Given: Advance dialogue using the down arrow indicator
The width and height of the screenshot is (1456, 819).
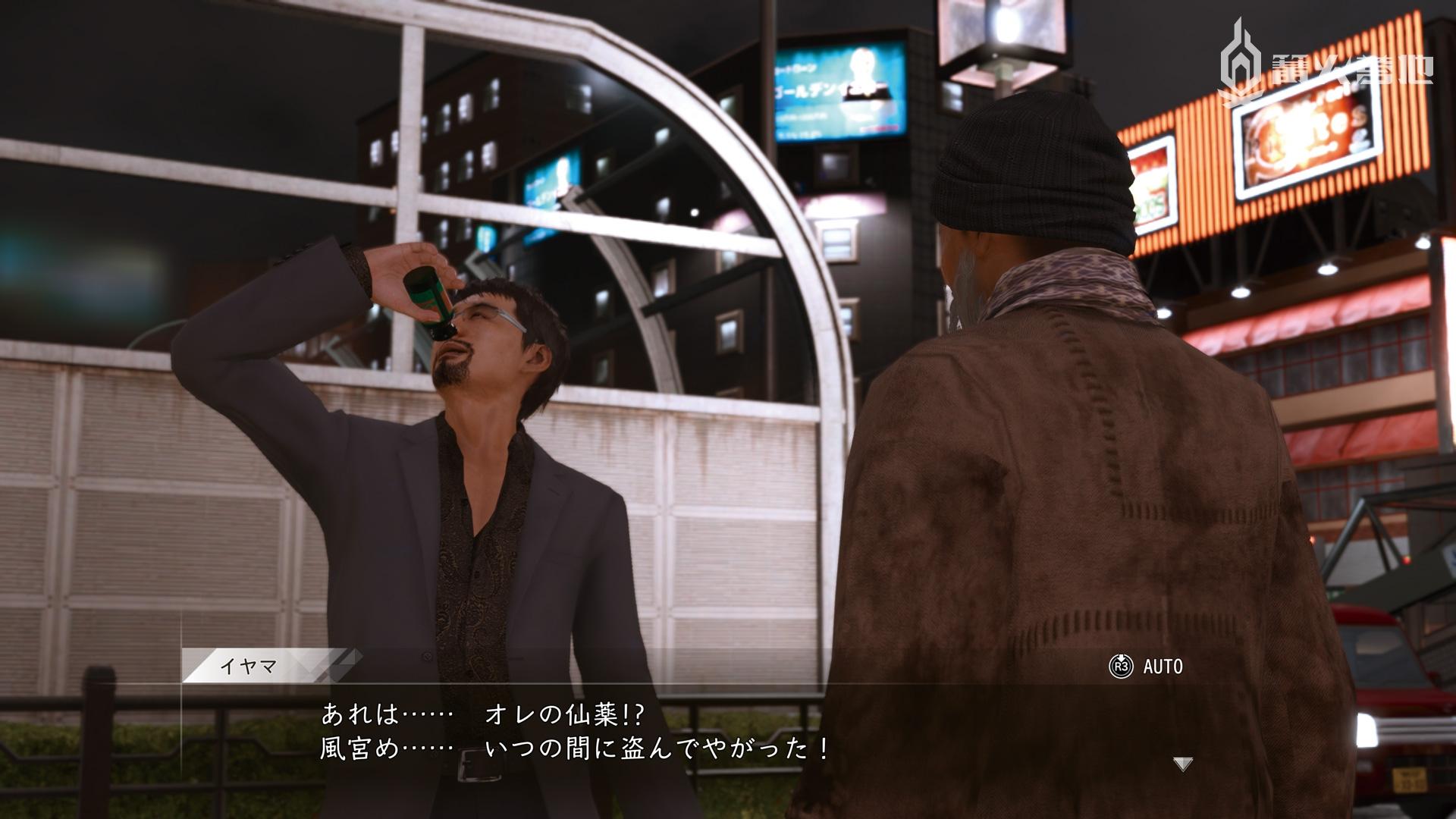Looking at the screenshot, I should [1182, 764].
